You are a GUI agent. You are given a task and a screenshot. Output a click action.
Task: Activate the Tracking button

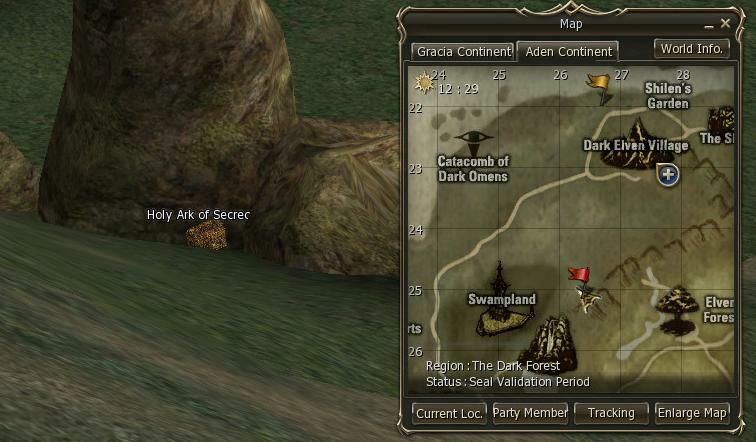(611, 412)
